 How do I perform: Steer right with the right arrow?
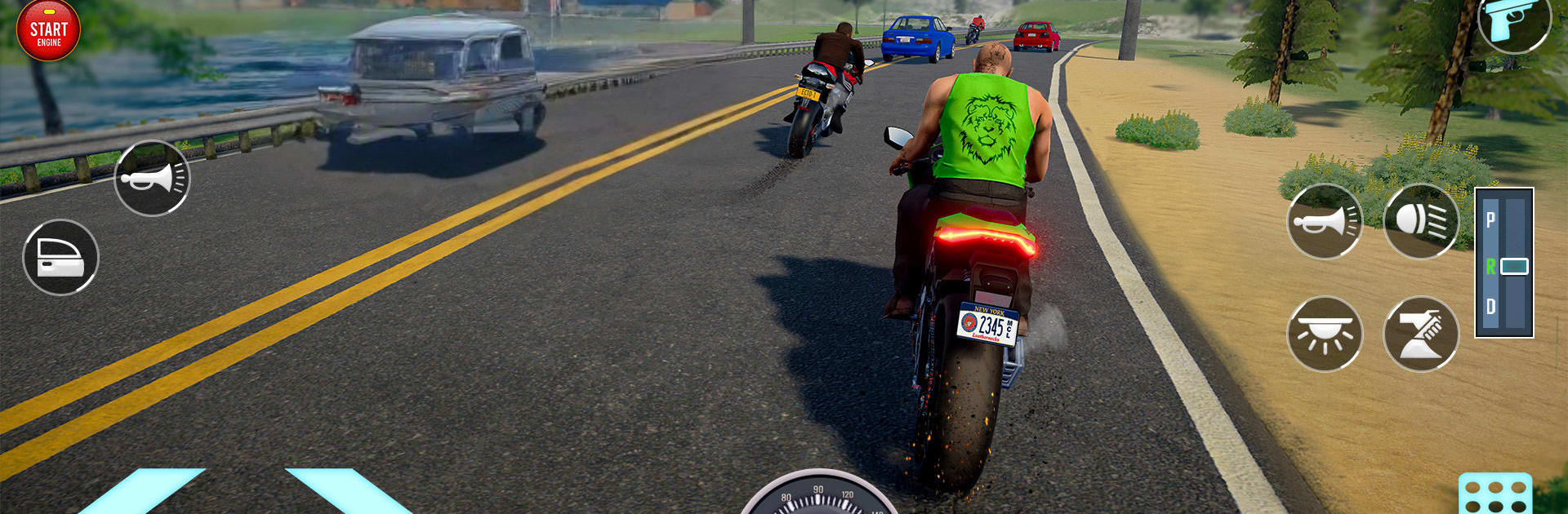pyautogui.click(x=343, y=492)
